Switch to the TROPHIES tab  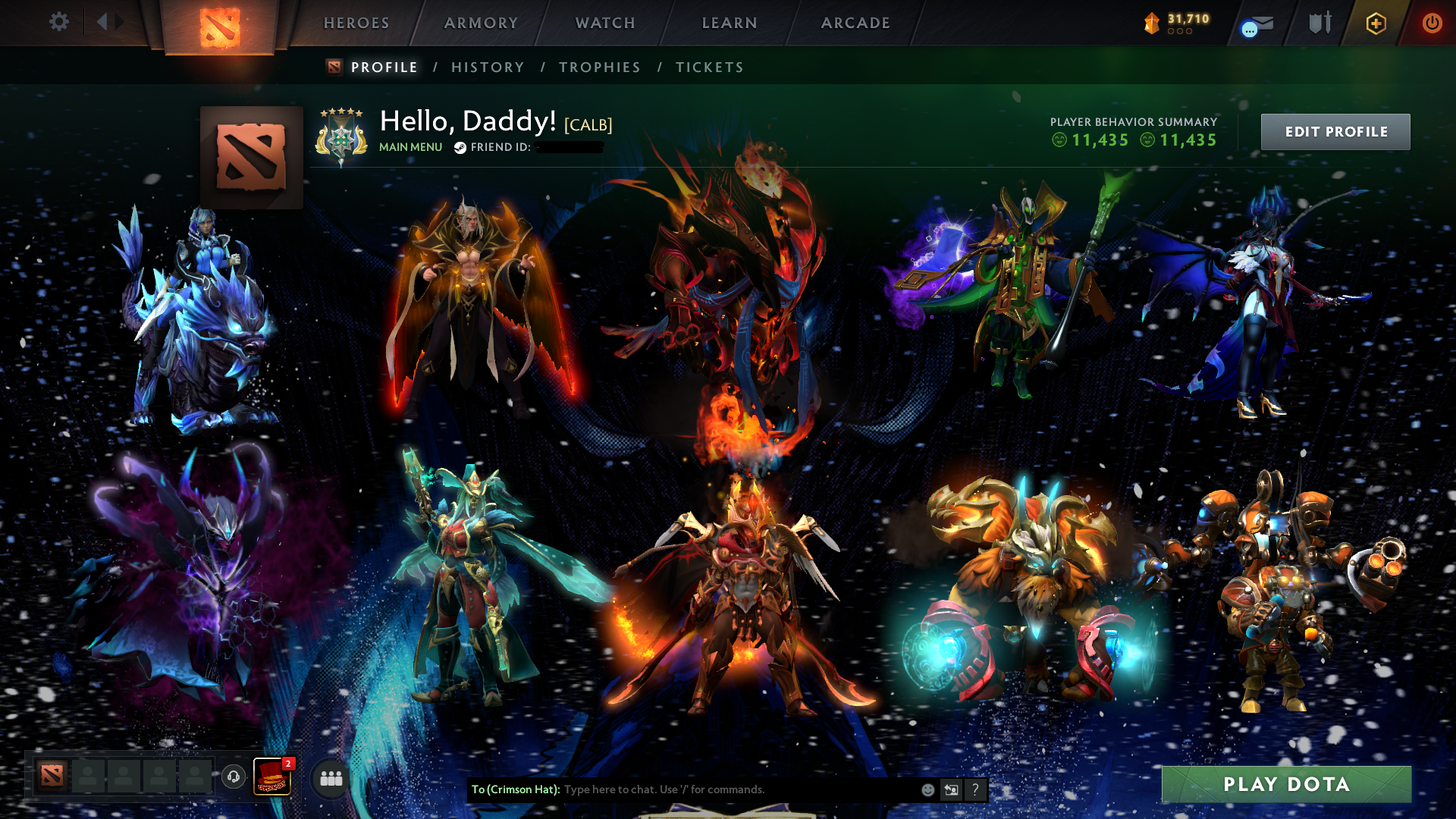599,67
